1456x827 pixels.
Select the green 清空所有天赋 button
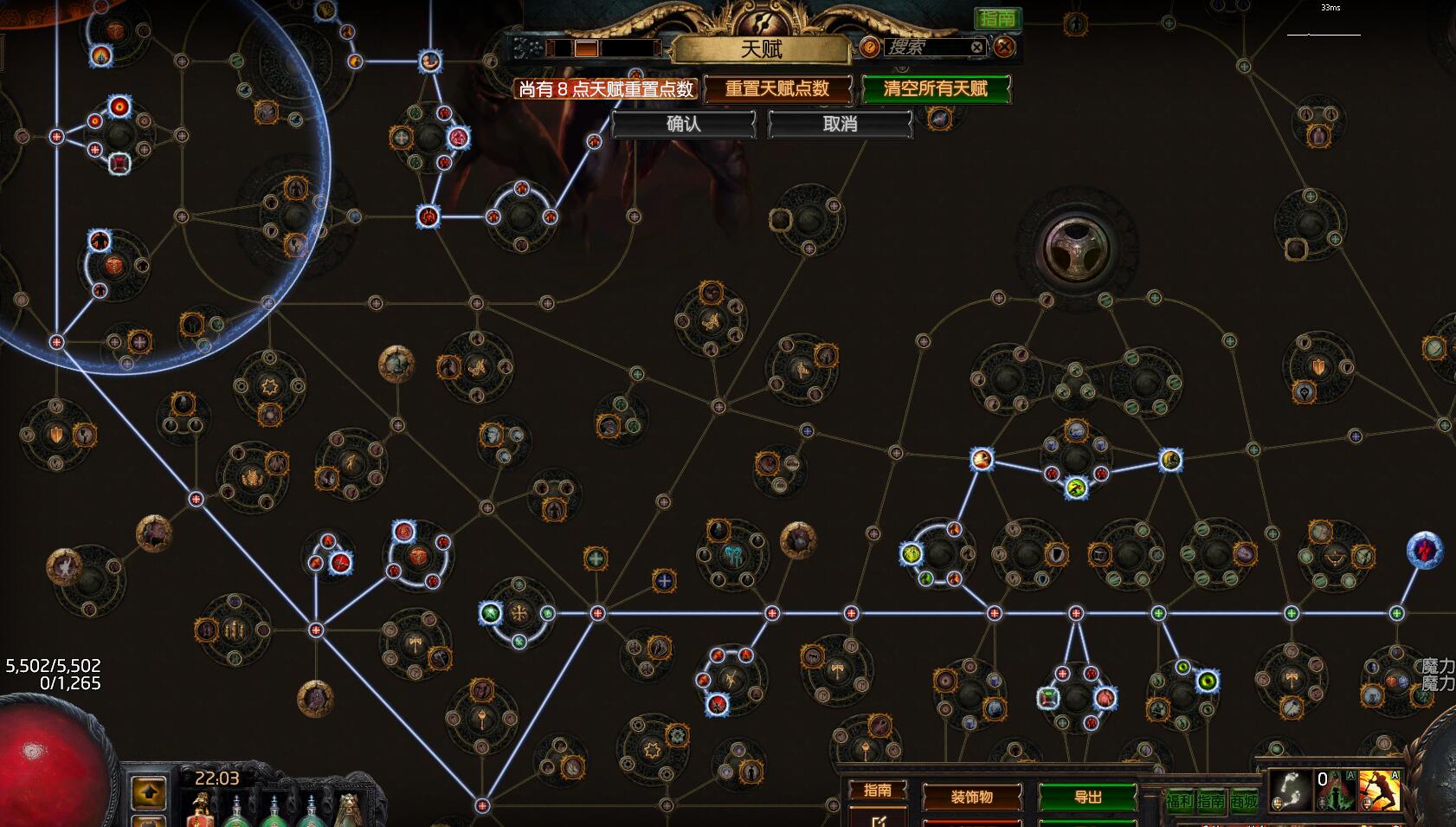click(x=935, y=88)
